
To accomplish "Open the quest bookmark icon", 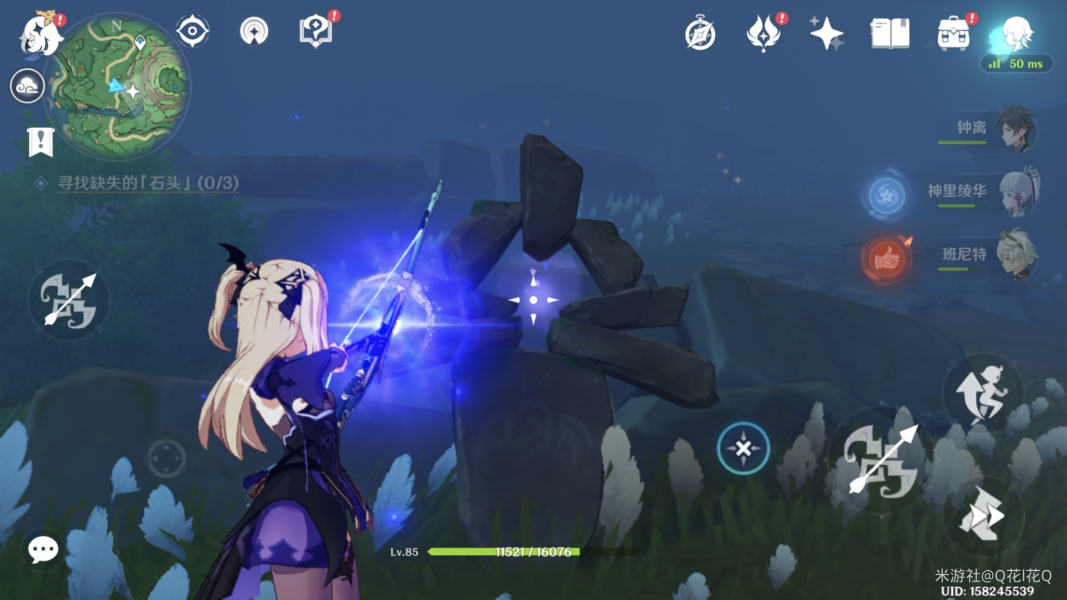I will [39, 141].
